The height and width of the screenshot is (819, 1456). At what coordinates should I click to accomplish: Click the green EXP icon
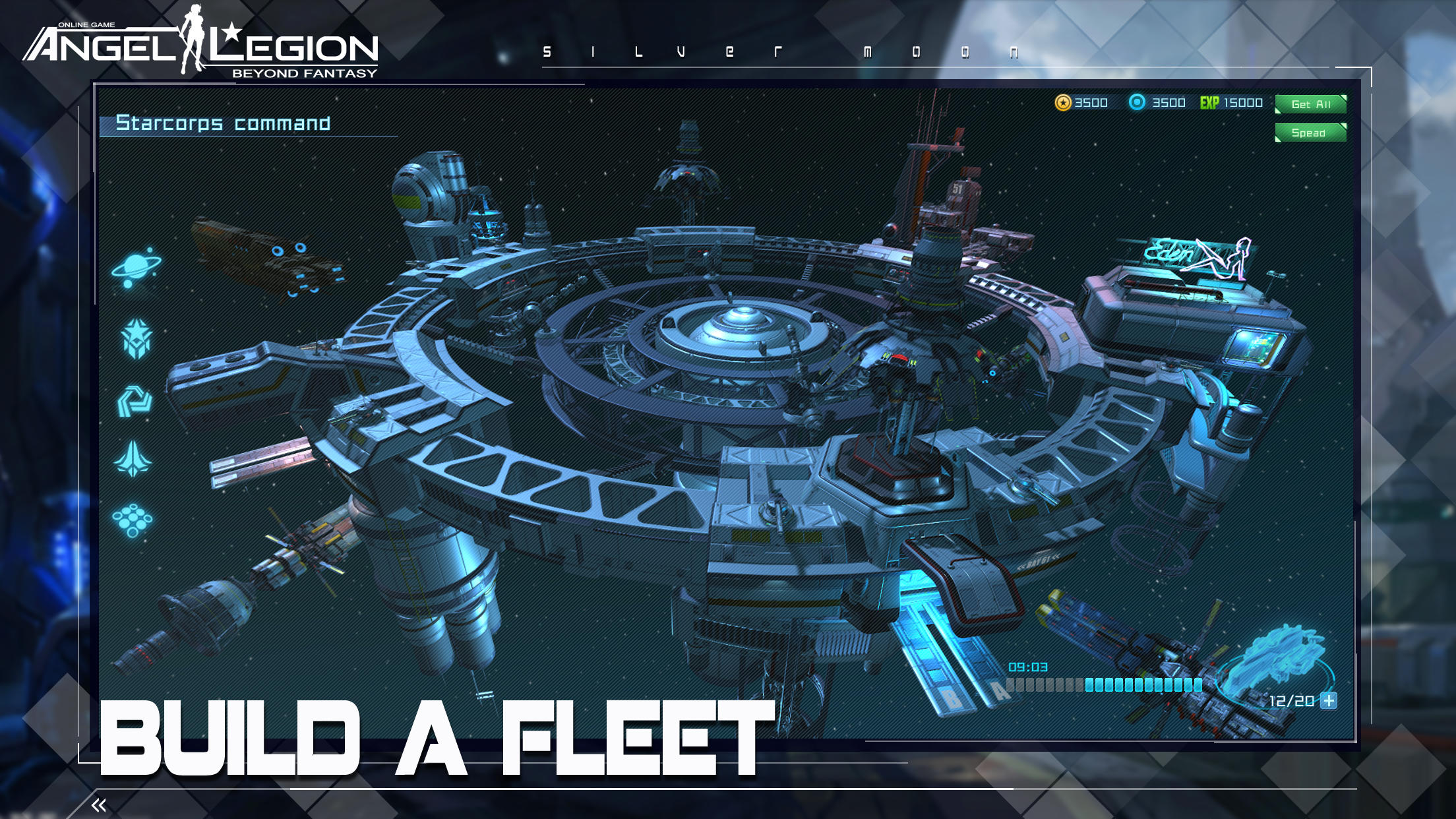[x=1209, y=103]
